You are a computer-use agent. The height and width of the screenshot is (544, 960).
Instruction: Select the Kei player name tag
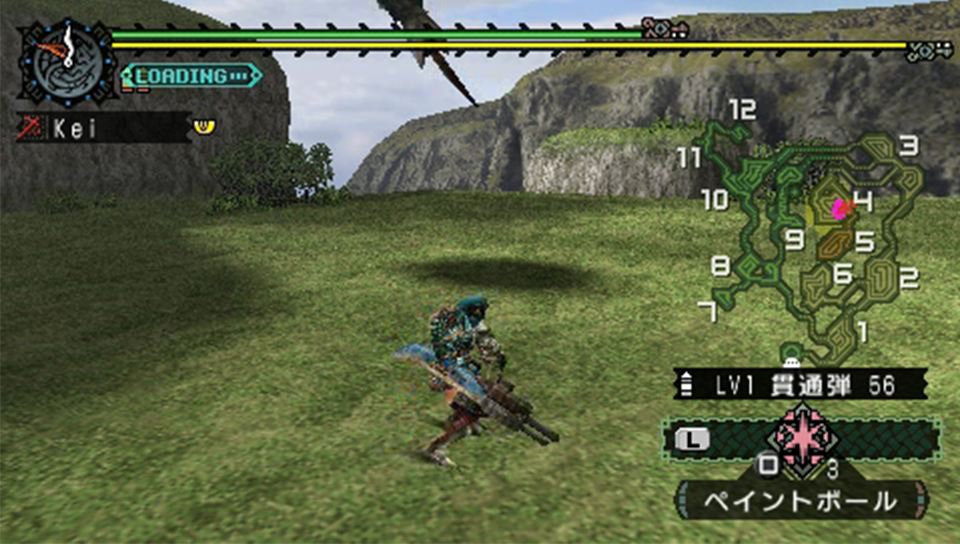pyautogui.click(x=104, y=127)
